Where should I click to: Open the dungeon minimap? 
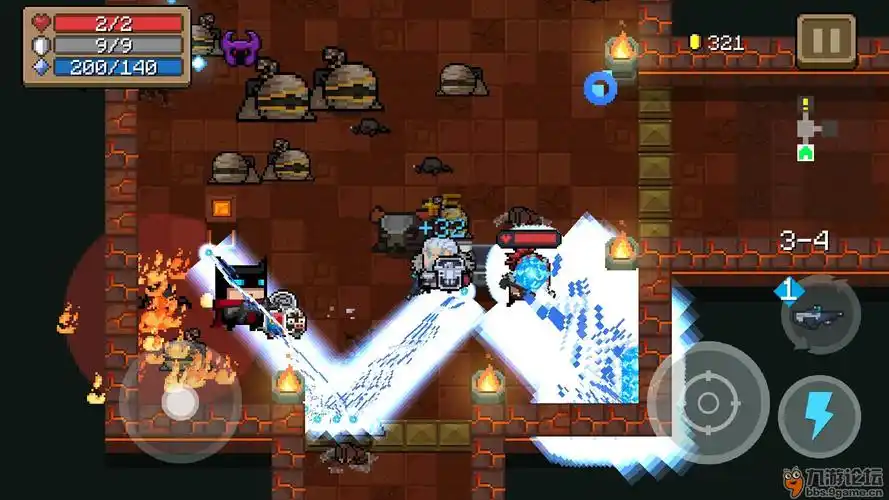click(x=814, y=129)
